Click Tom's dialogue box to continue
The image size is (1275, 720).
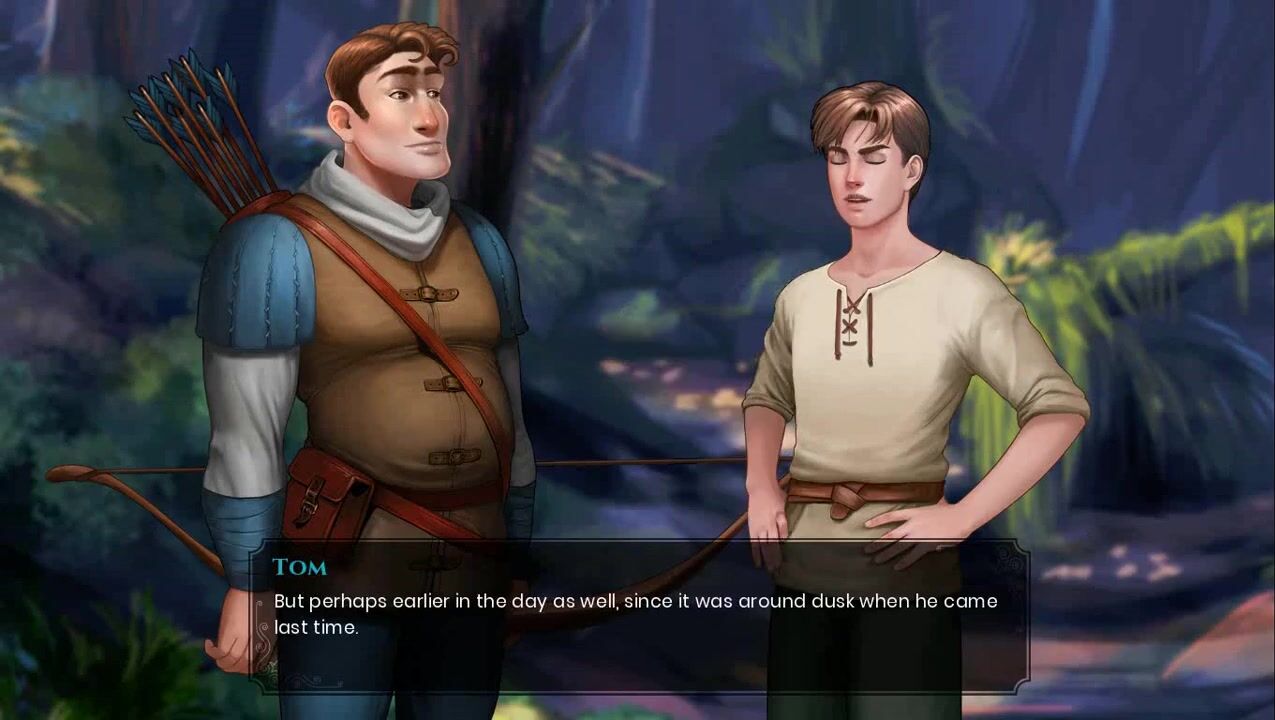point(638,615)
